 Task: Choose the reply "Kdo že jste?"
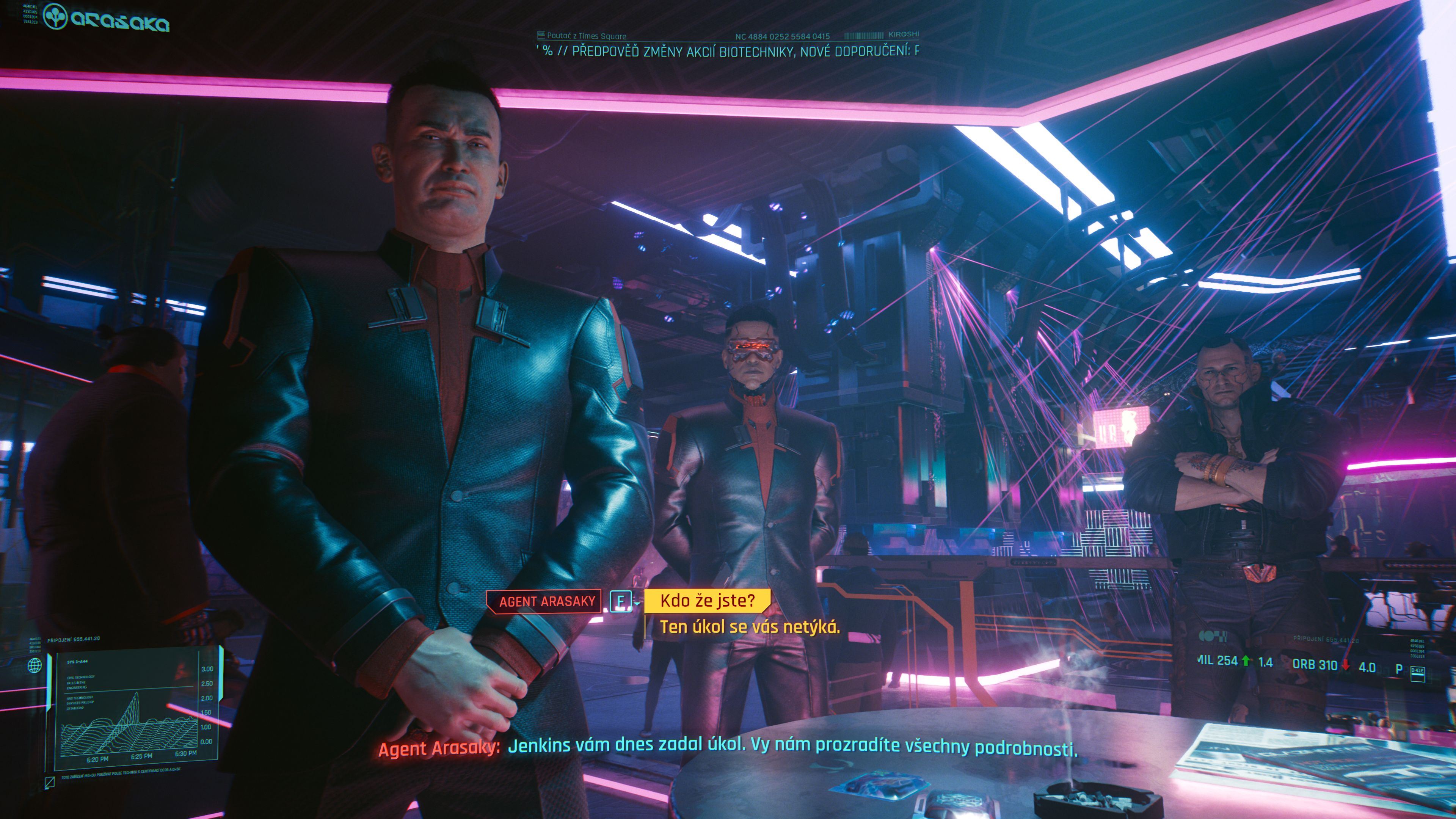[707, 600]
